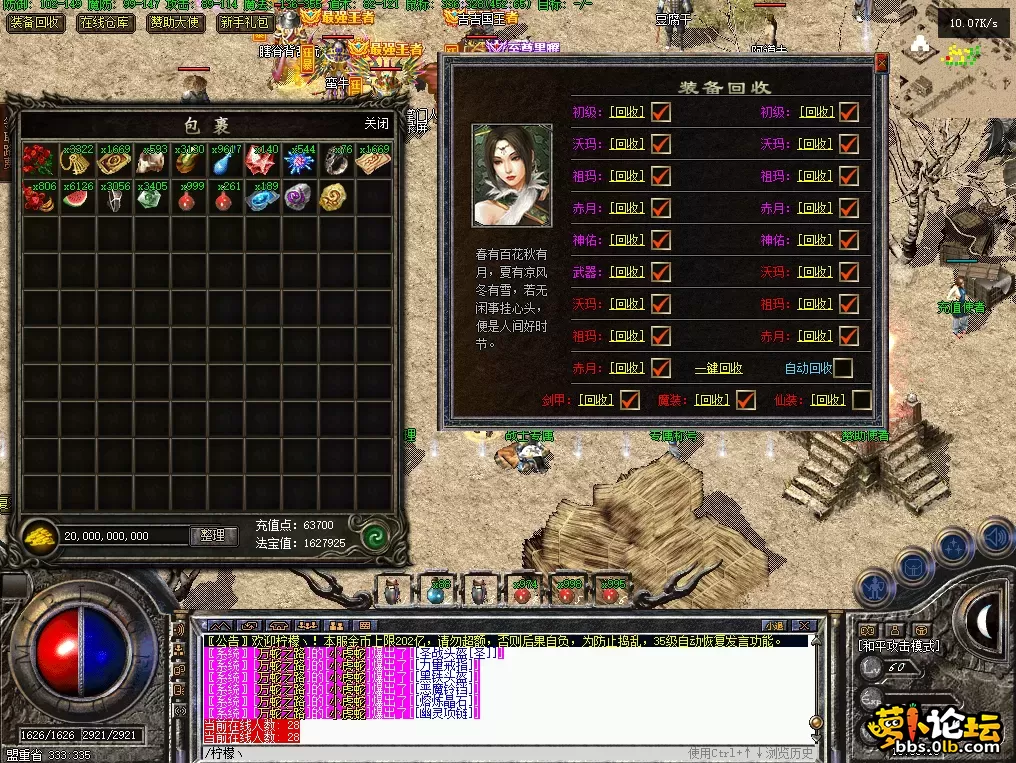Enable the 仙装 recycle checkbox
Image resolution: width=1016 pixels, height=763 pixels.
(x=860, y=400)
